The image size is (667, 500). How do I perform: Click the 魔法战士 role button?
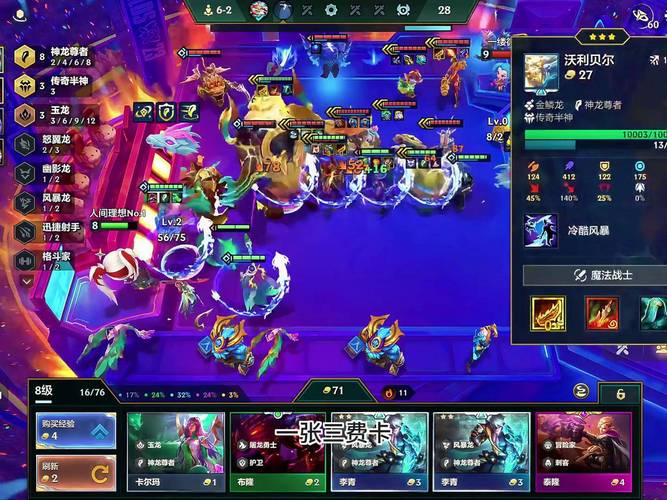(596, 275)
